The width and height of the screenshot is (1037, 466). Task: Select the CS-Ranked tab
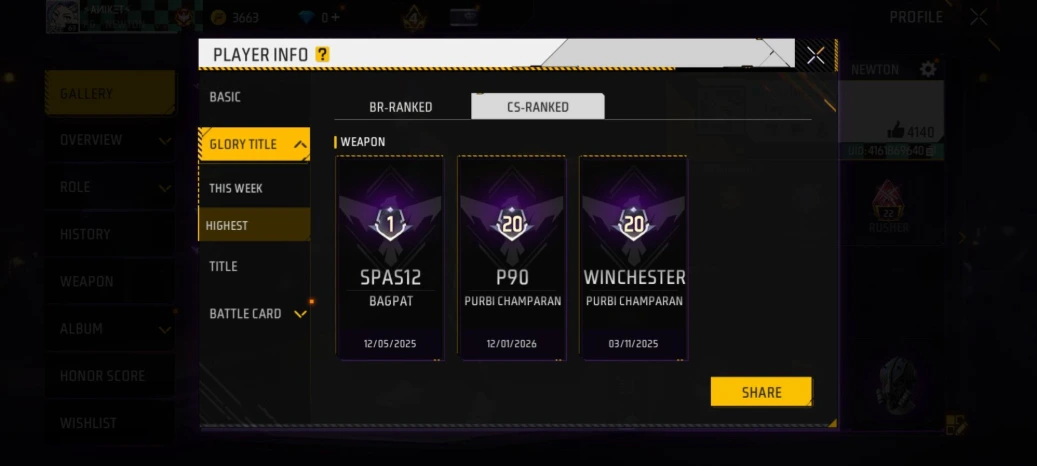(538, 107)
